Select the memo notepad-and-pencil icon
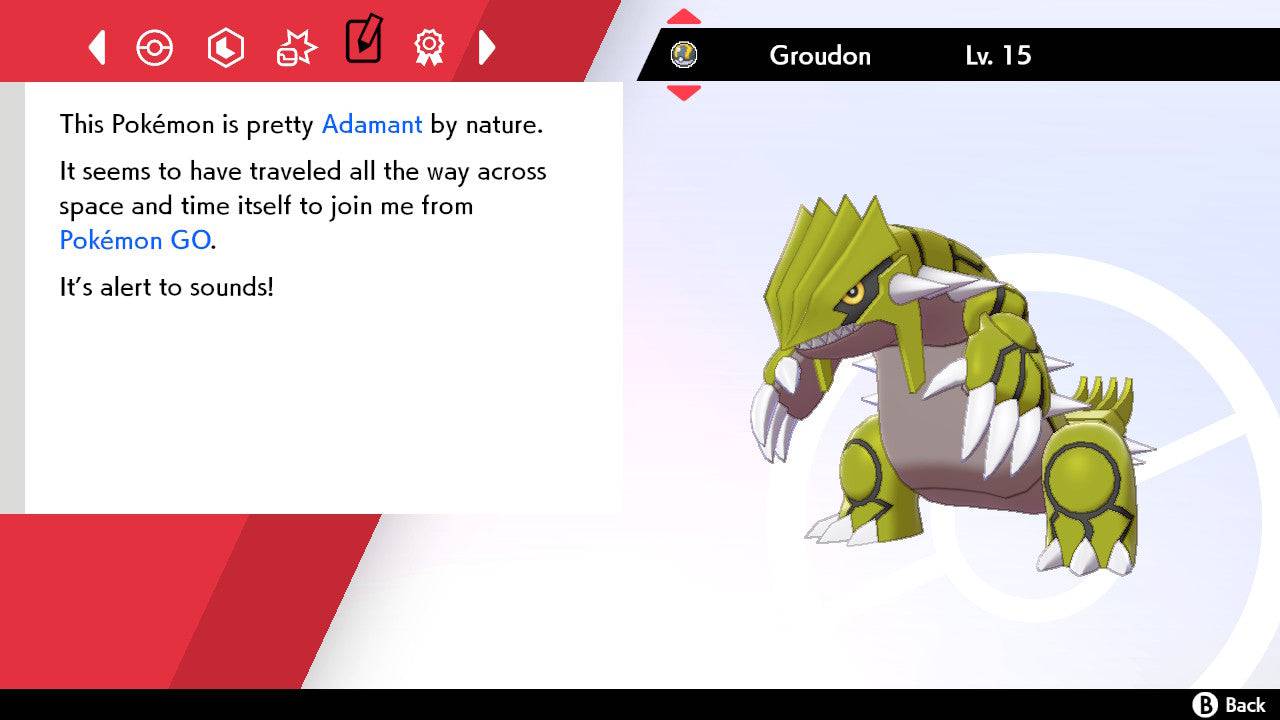The height and width of the screenshot is (720, 1280). tap(363, 42)
